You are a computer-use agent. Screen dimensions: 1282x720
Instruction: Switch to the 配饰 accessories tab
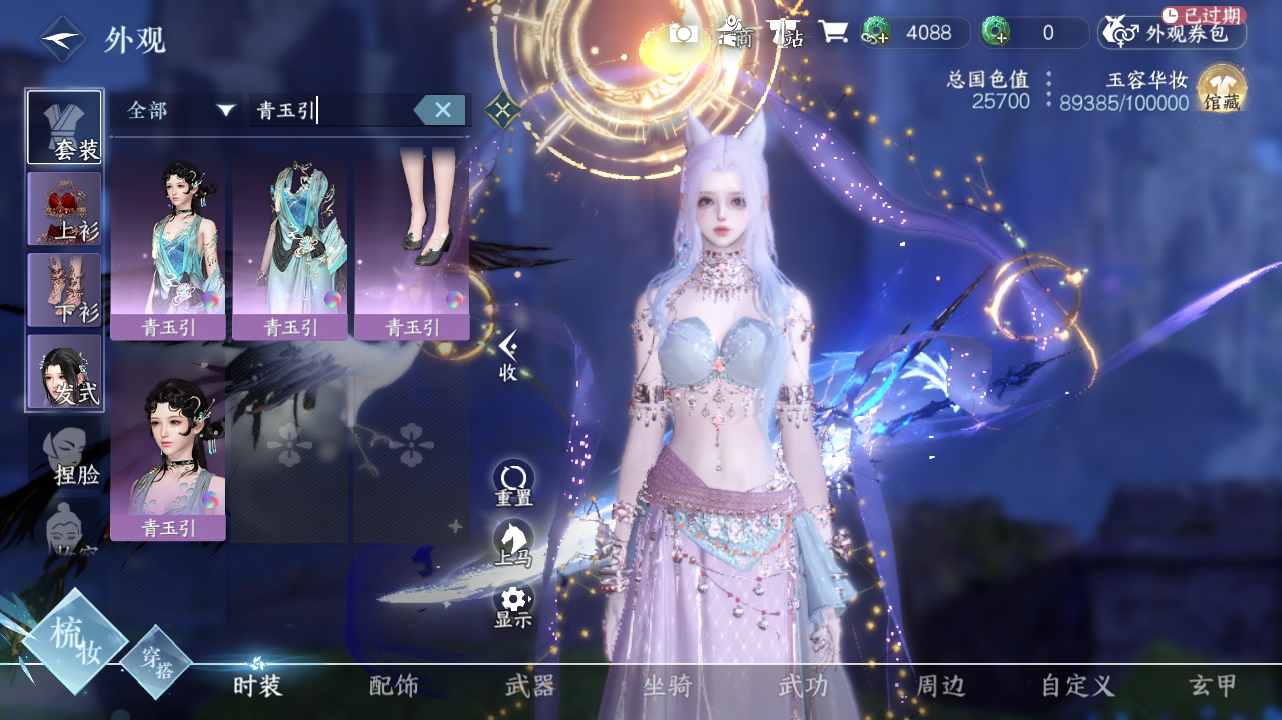[394, 686]
